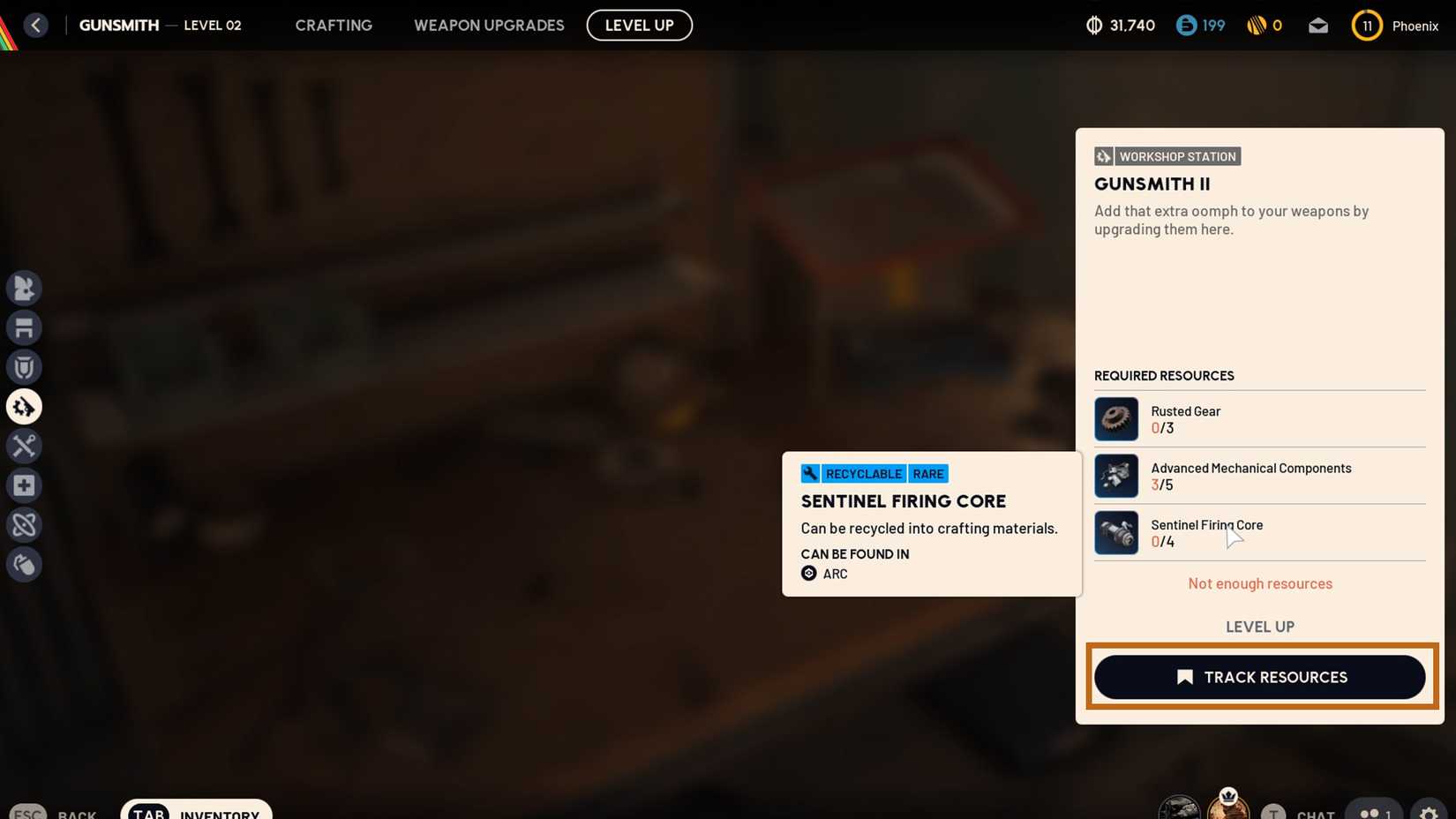1456x819 pixels.
Task: Click the mail envelope icon in top bar
Action: click(1317, 26)
